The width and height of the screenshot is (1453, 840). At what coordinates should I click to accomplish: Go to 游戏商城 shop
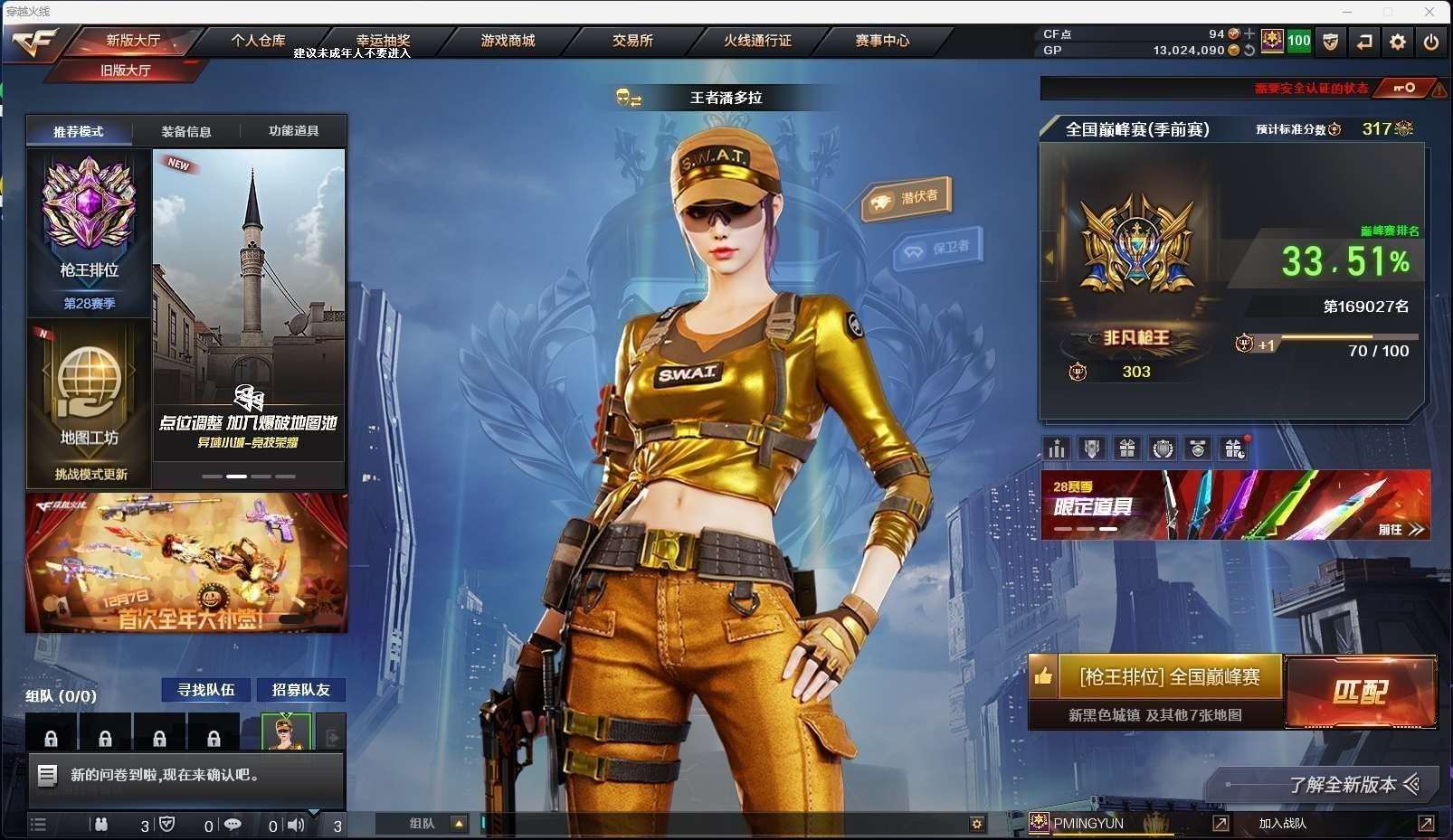[508, 41]
